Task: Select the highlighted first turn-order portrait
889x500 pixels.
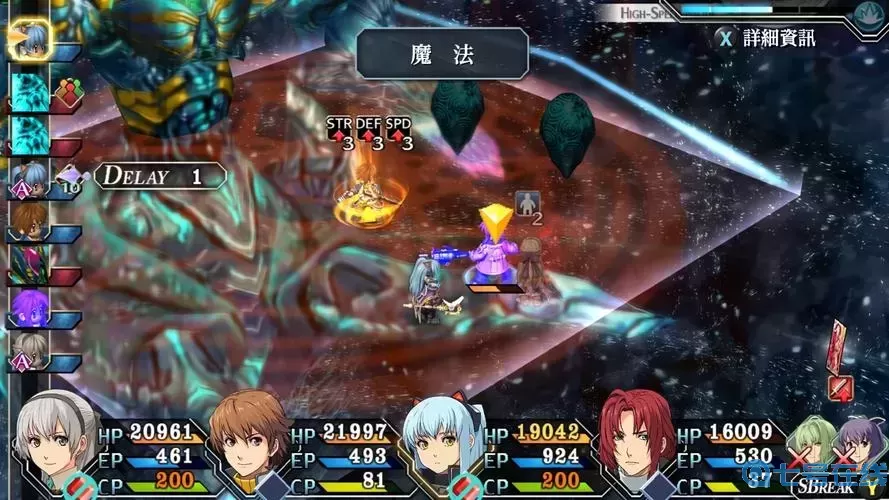Action: click(x=28, y=37)
